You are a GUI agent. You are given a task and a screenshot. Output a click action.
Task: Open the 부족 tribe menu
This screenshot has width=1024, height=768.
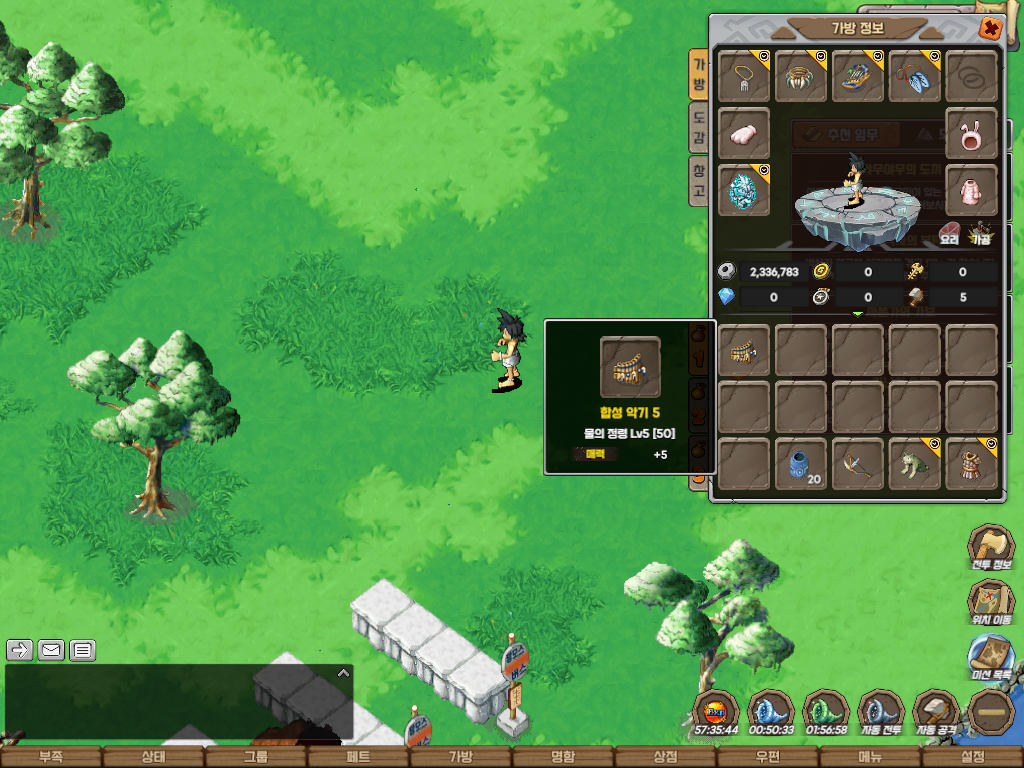(50, 757)
